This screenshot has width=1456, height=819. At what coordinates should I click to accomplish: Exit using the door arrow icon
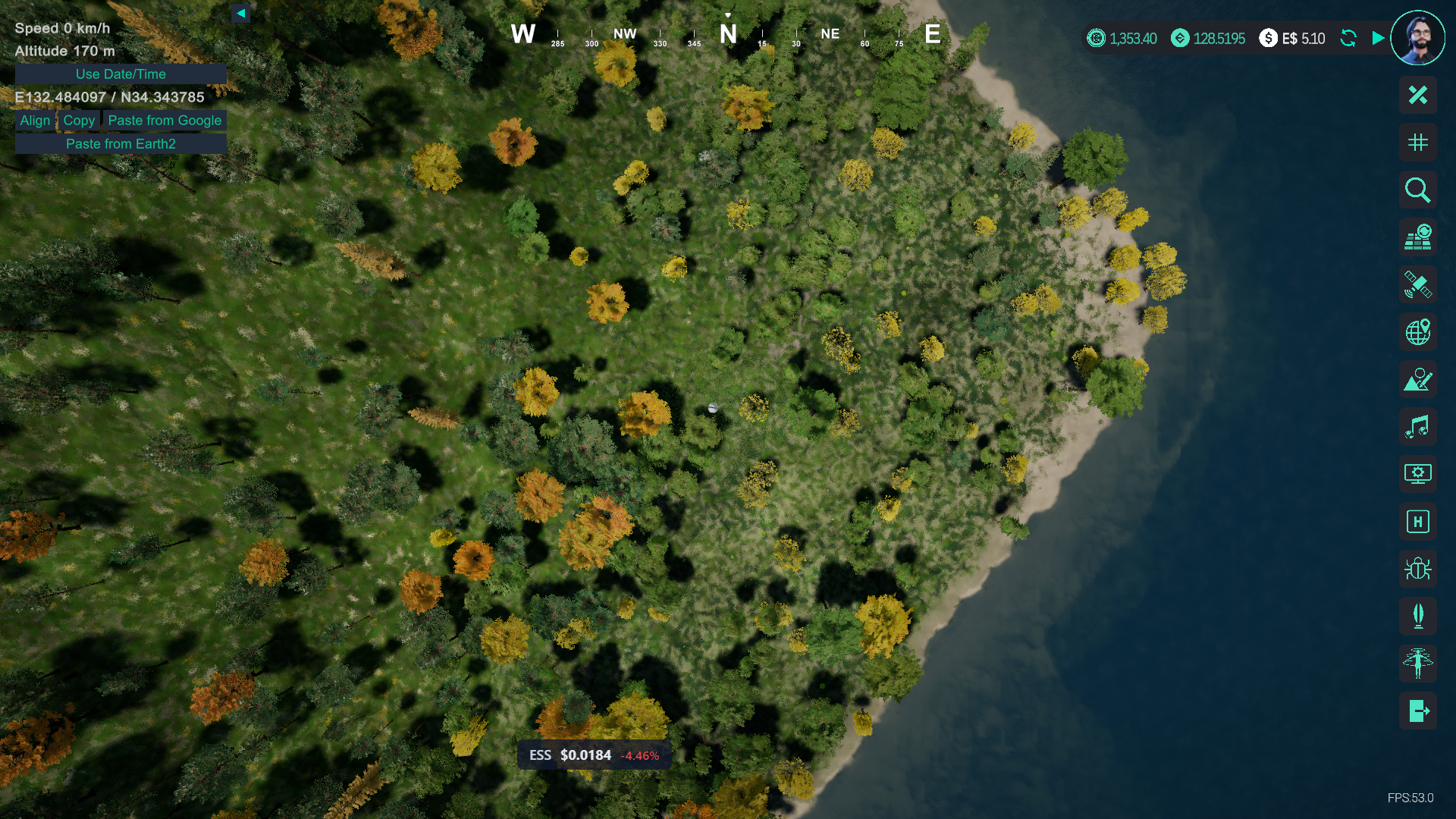point(1417,711)
